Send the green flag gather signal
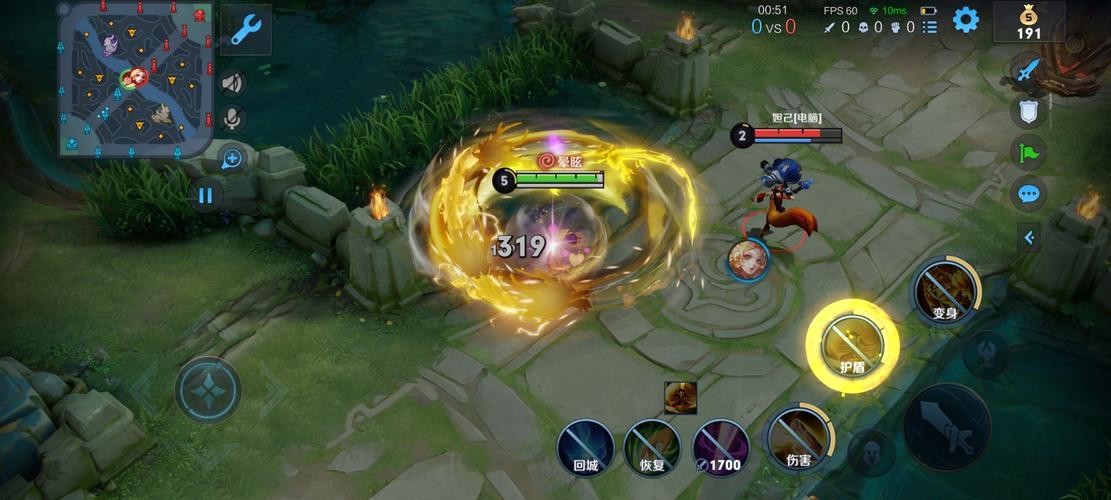 pos(1028,152)
